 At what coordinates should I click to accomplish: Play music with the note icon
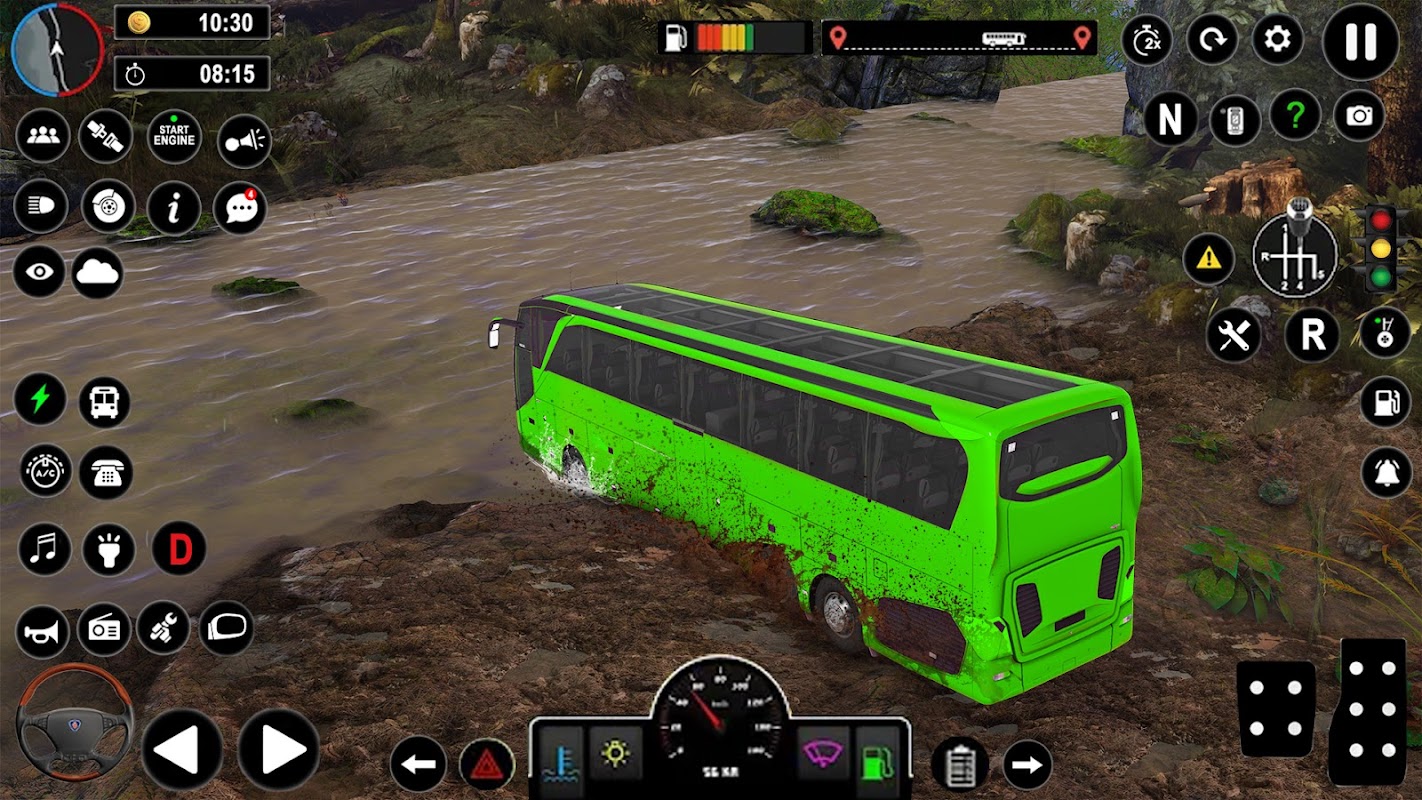pos(45,549)
